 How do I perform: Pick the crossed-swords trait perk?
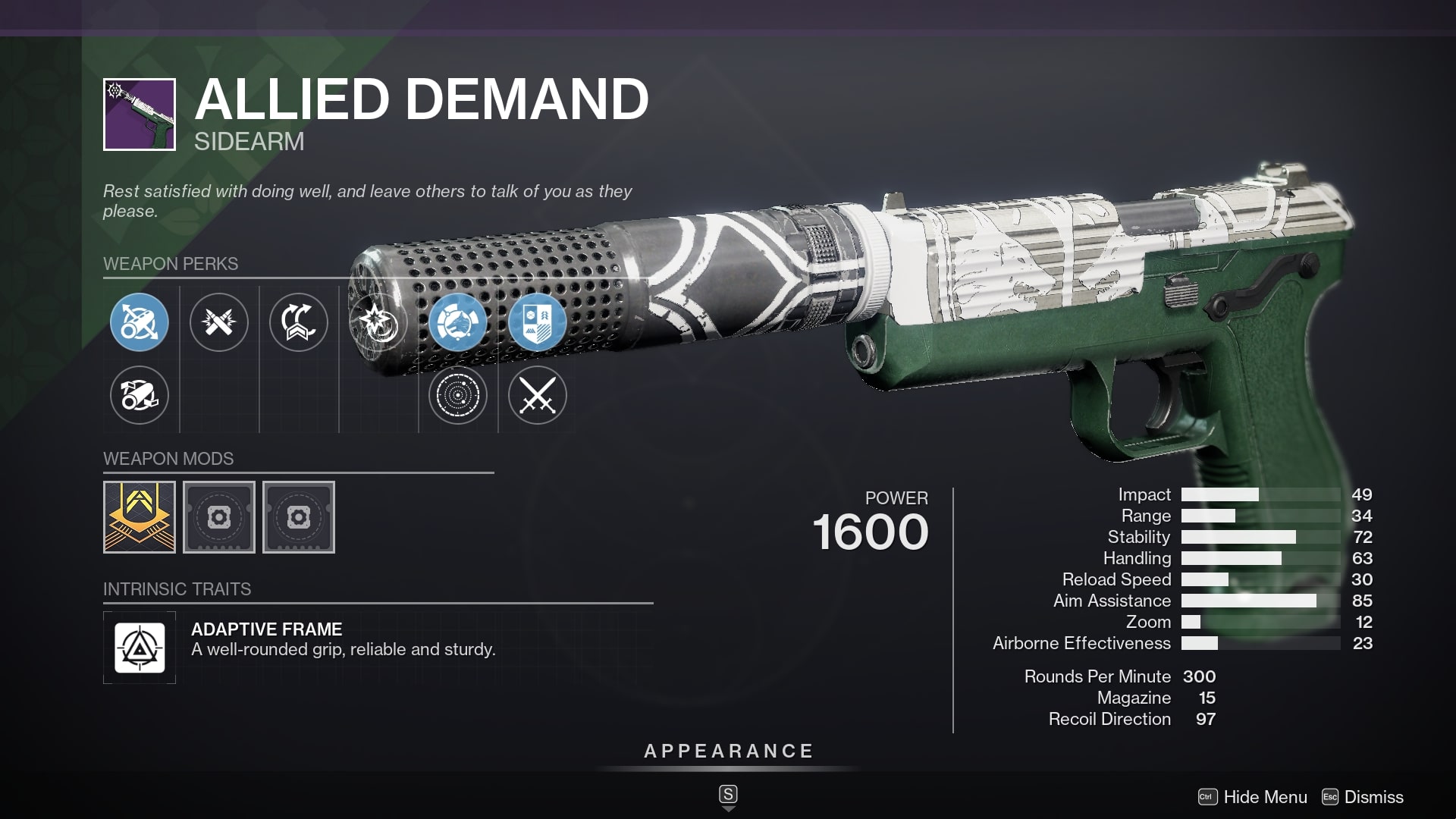(x=538, y=395)
